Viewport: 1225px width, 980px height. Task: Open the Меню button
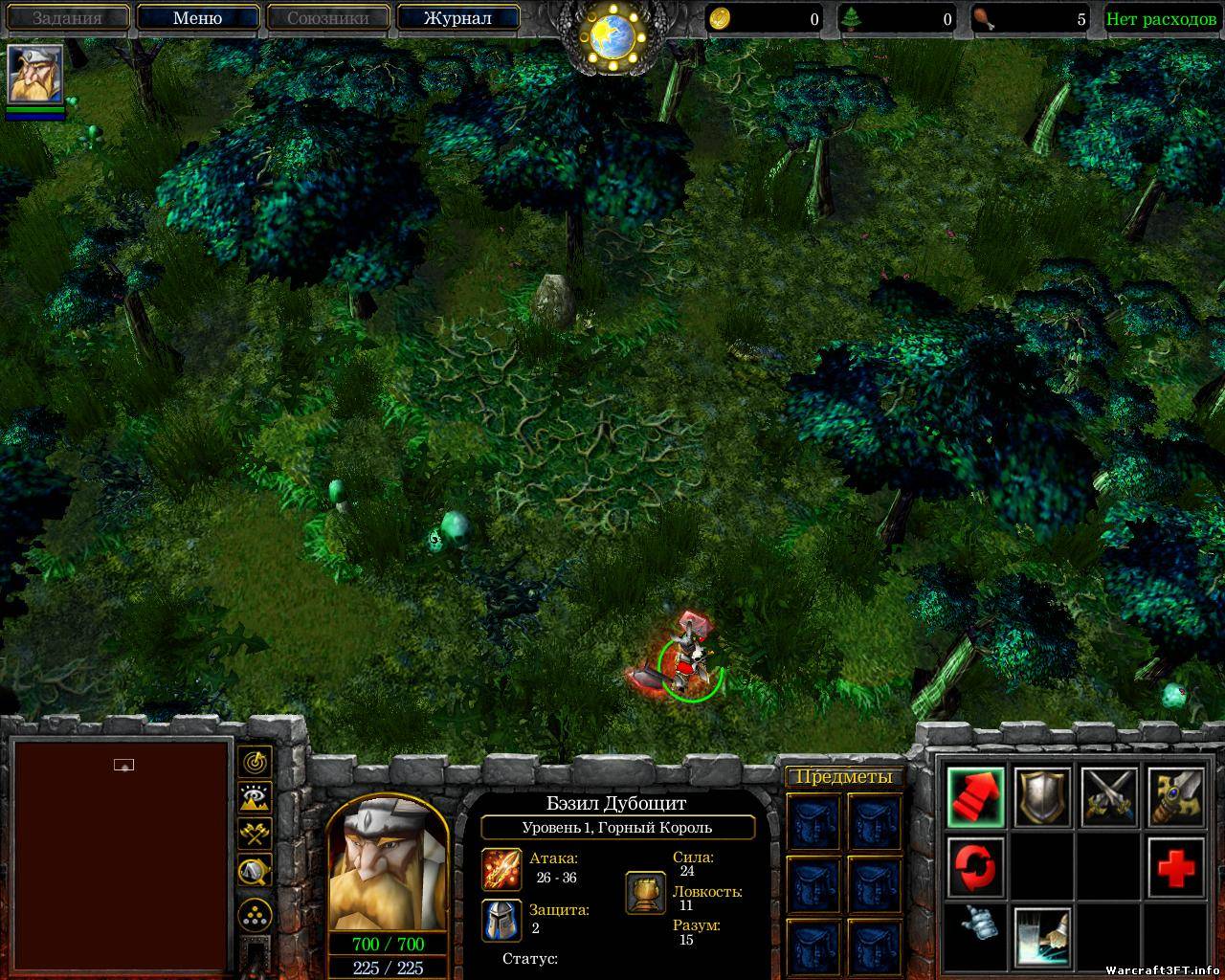tap(197, 18)
